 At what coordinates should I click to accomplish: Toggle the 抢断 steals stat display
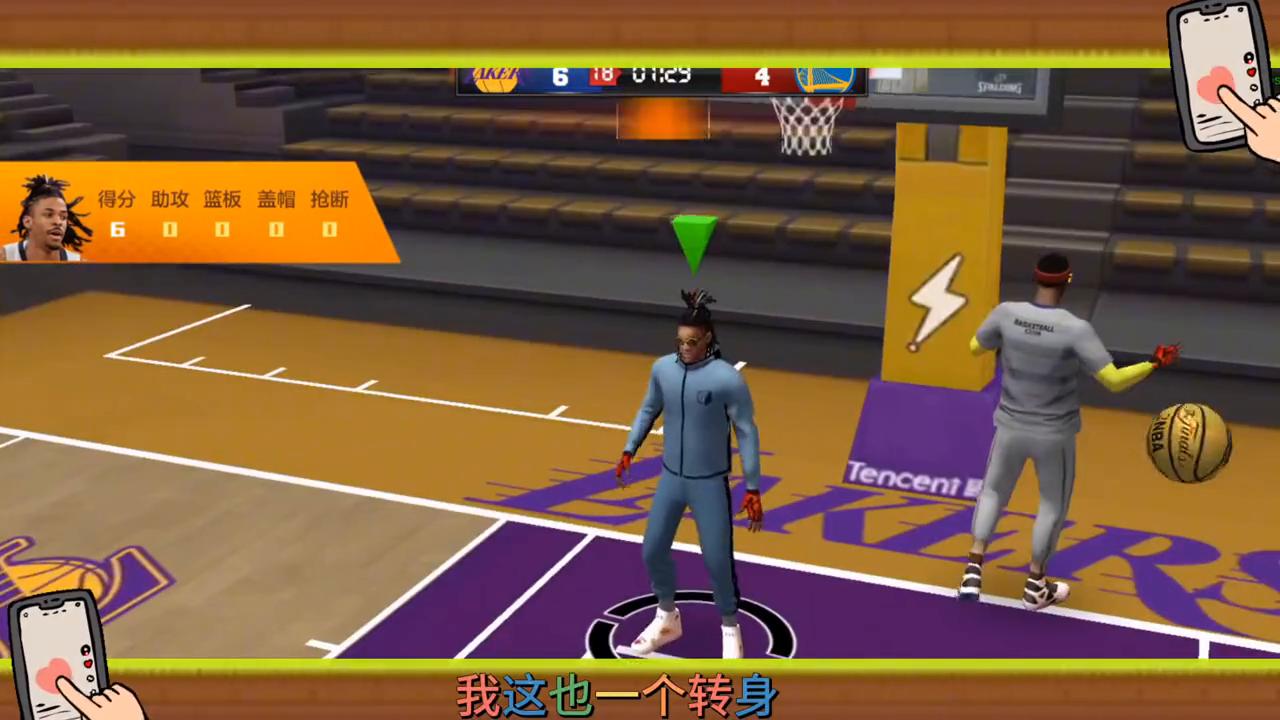(329, 199)
